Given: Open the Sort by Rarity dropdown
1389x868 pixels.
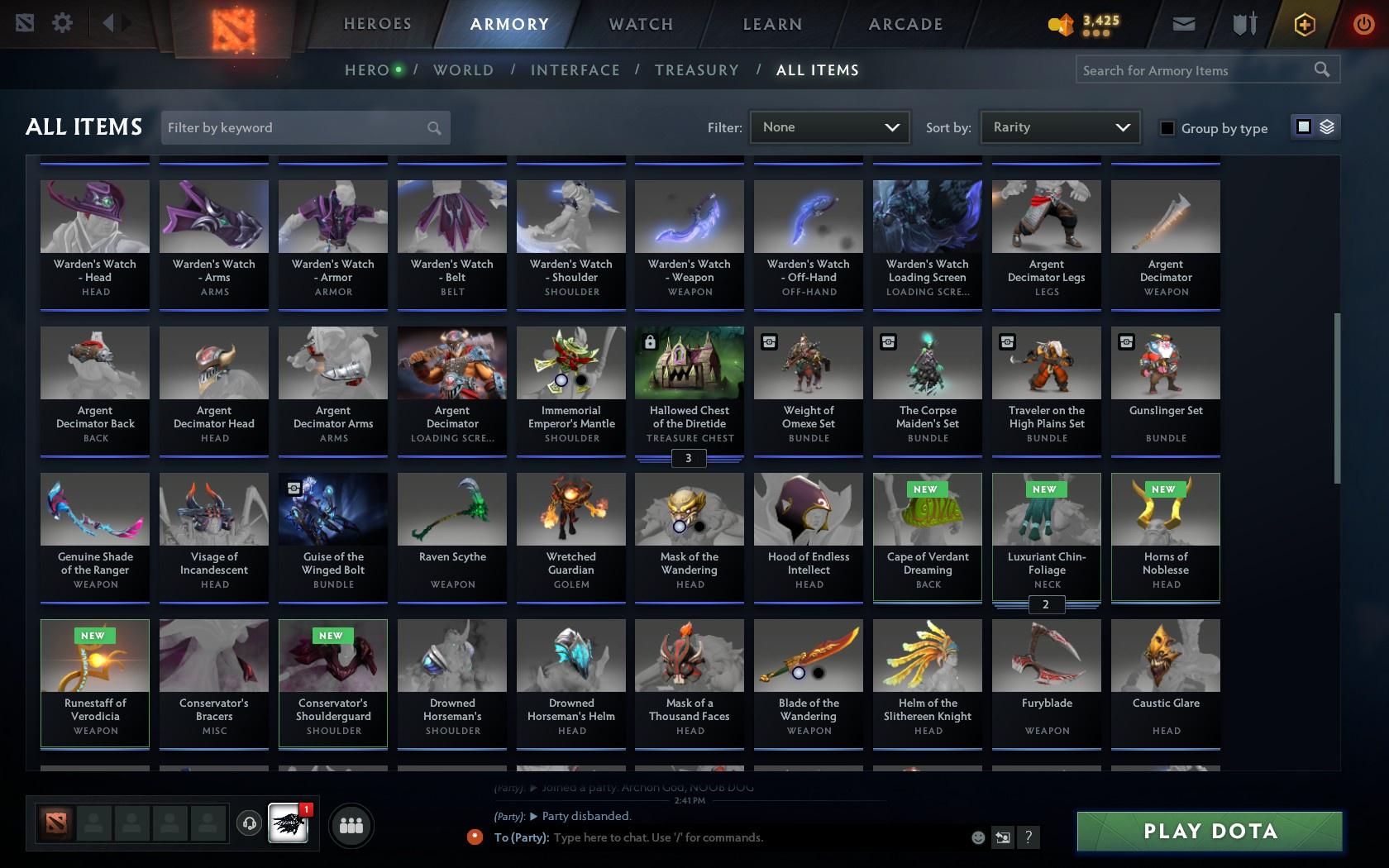Looking at the screenshot, I should coord(1059,127).
